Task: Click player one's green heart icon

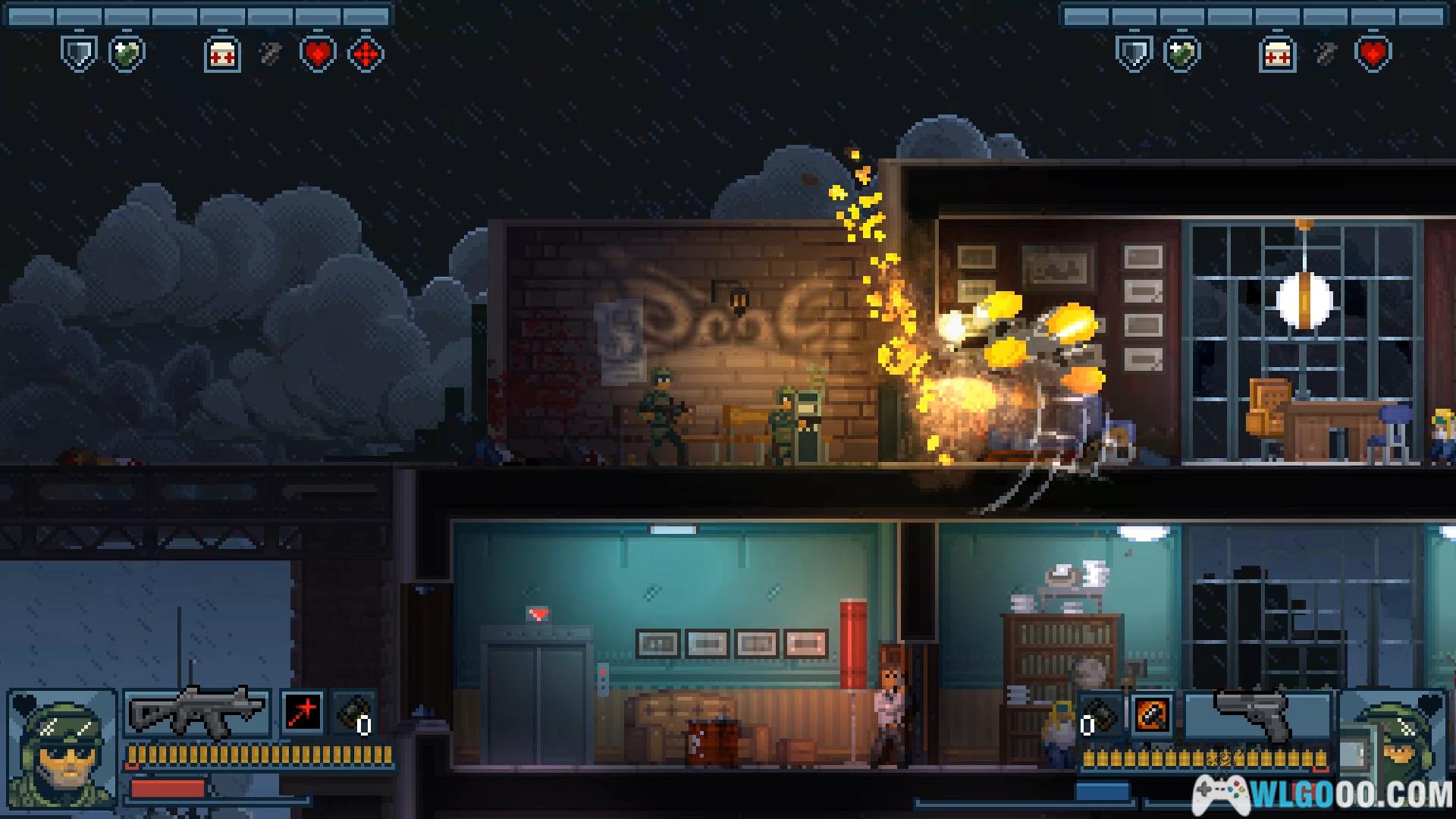Action: 127,54
